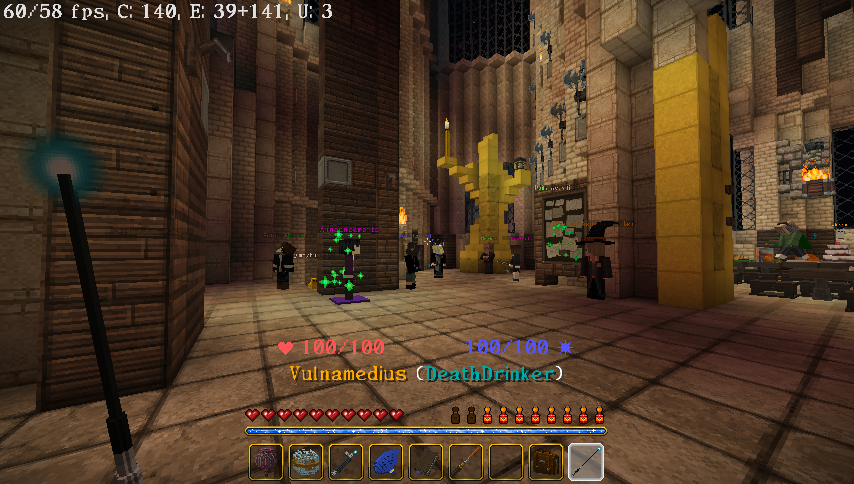Select the blue feather item slot

pos(386,462)
